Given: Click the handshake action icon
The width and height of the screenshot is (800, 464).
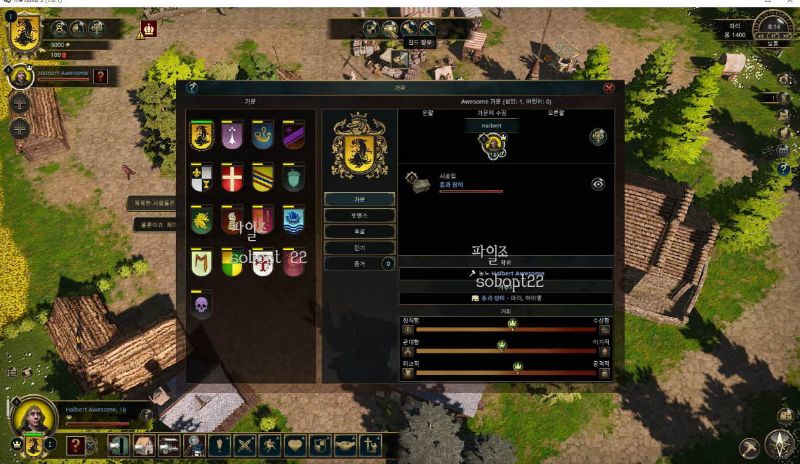Looking at the screenshot, I should pyautogui.click(x=346, y=445).
